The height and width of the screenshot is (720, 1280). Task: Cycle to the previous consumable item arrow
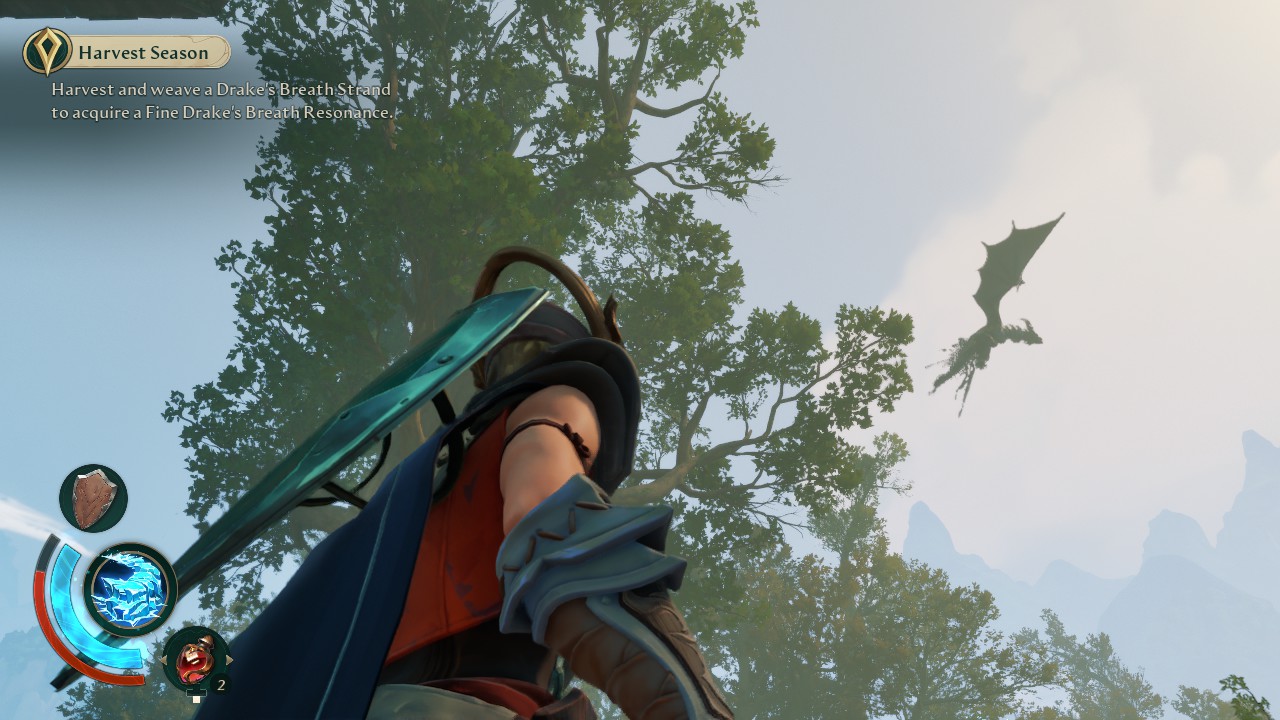(162, 660)
